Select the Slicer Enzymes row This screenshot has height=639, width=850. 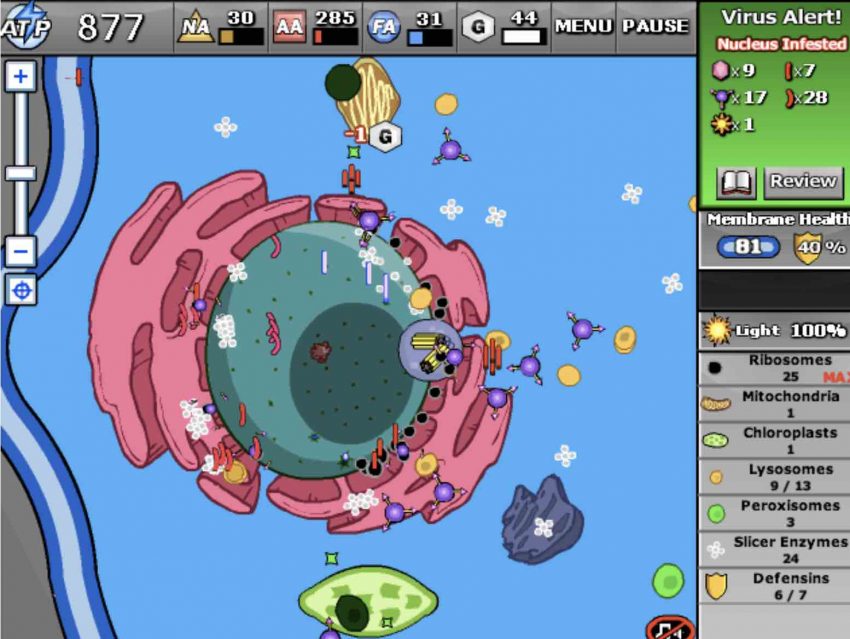tap(775, 549)
